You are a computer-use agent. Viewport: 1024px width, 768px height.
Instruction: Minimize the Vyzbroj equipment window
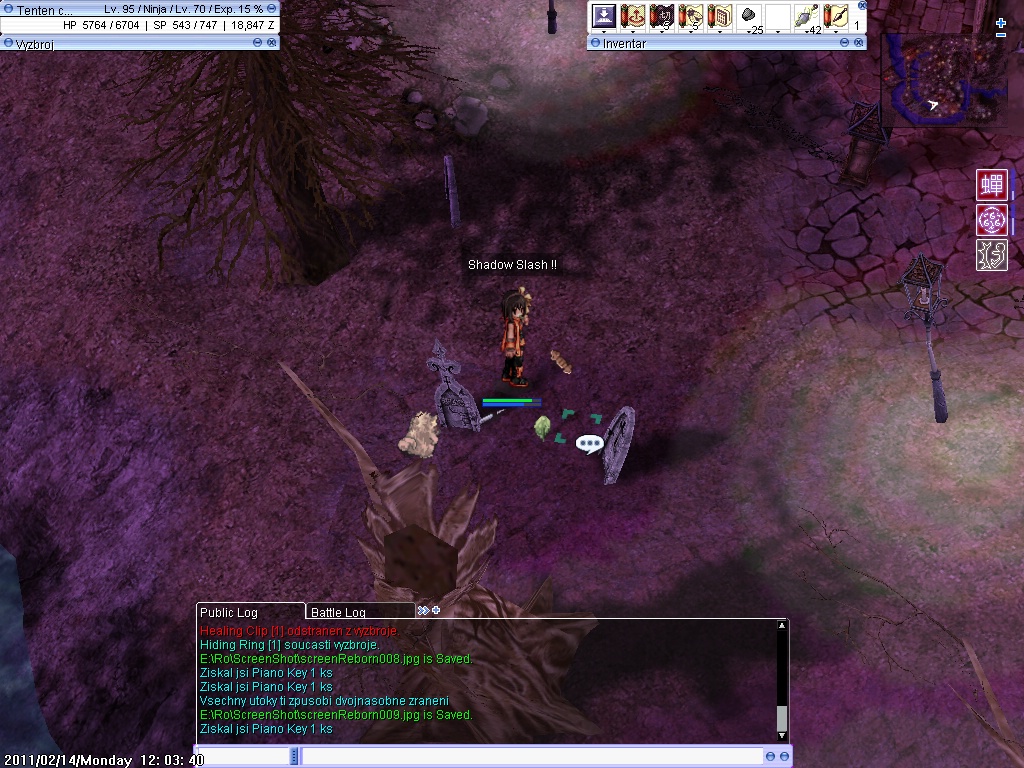tap(258, 43)
